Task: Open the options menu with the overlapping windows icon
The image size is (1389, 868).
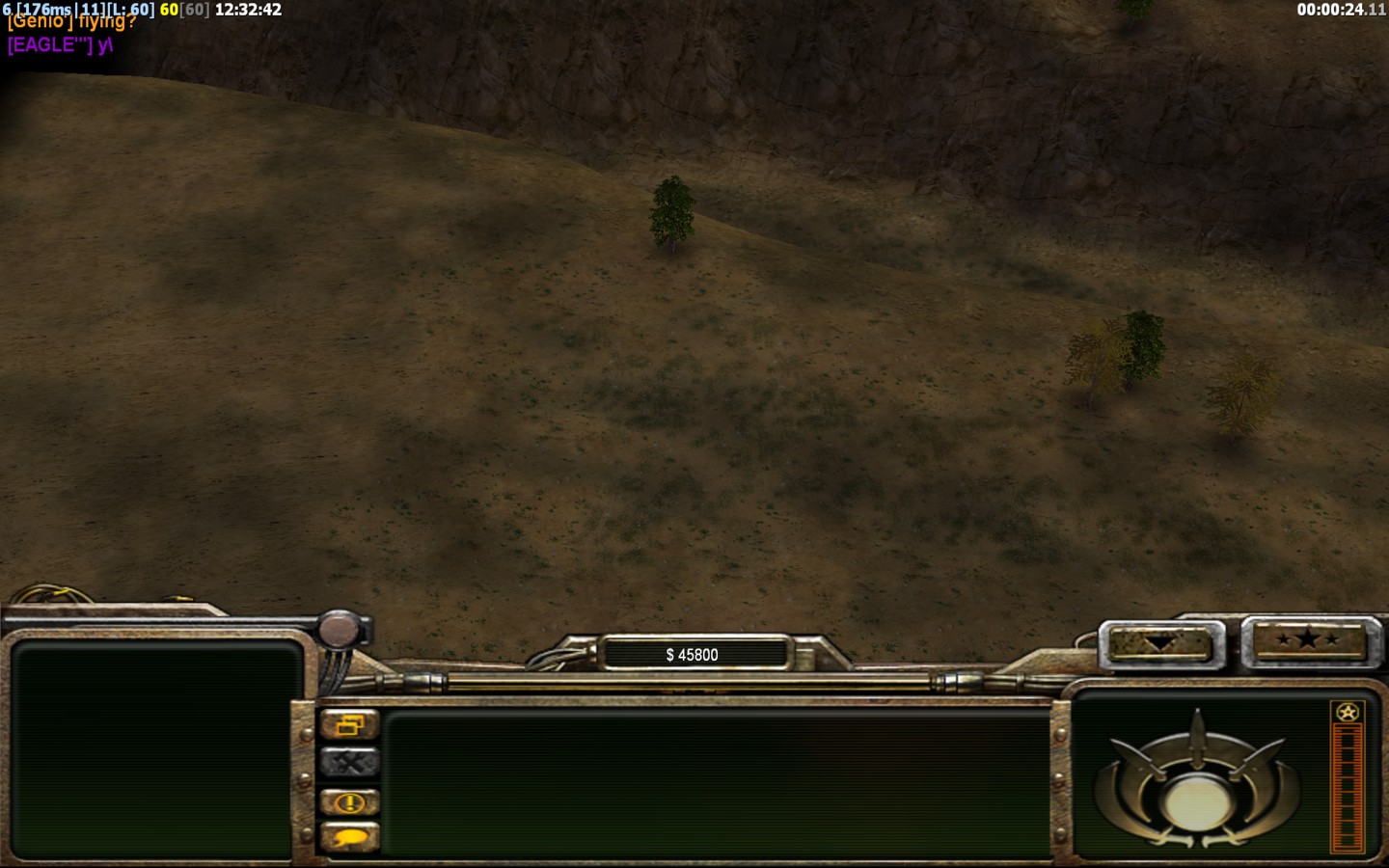Action: [349, 724]
